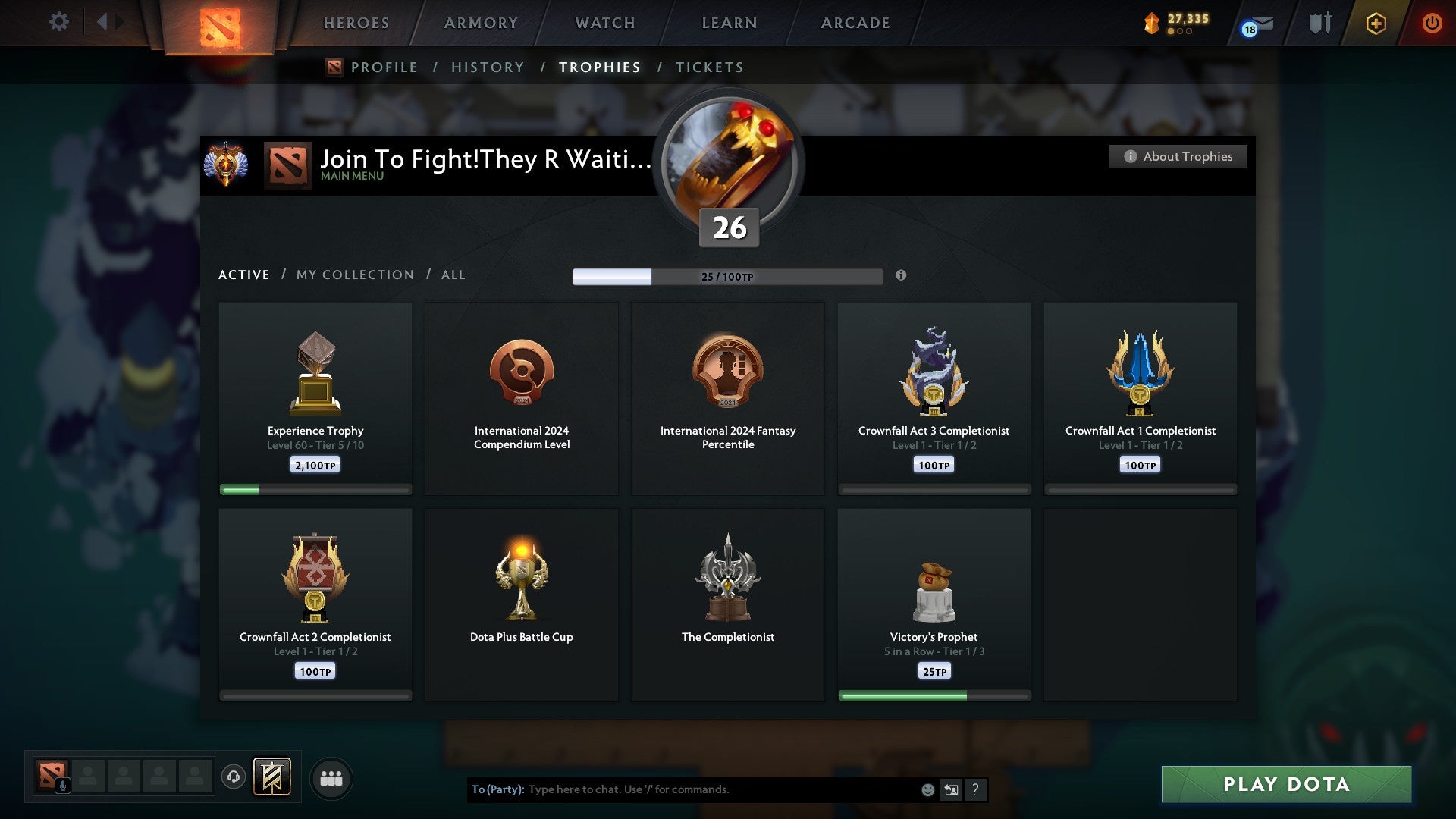Image resolution: width=1456 pixels, height=819 pixels.
Task: Open Dota Plus via the gold plus icon
Action: point(1376,24)
